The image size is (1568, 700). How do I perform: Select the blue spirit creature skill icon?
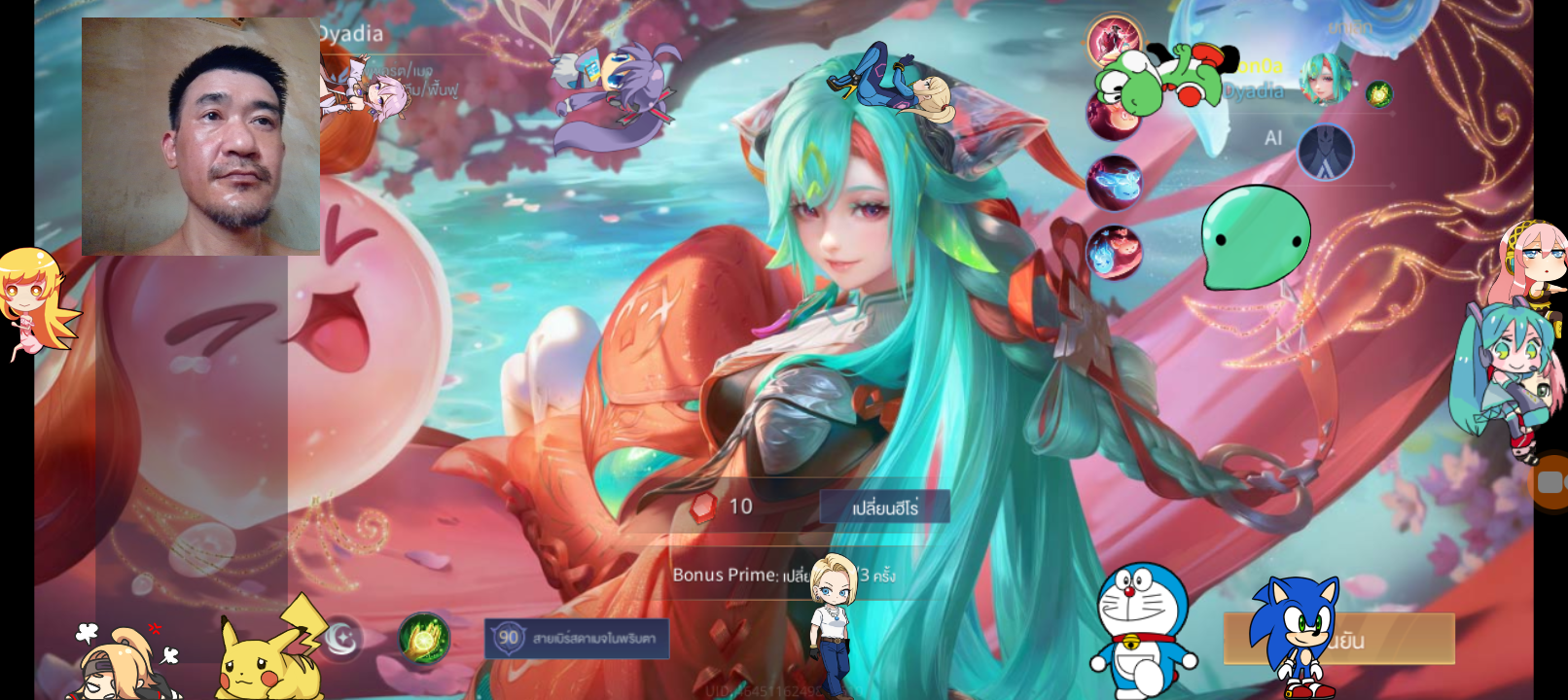coord(1114,183)
